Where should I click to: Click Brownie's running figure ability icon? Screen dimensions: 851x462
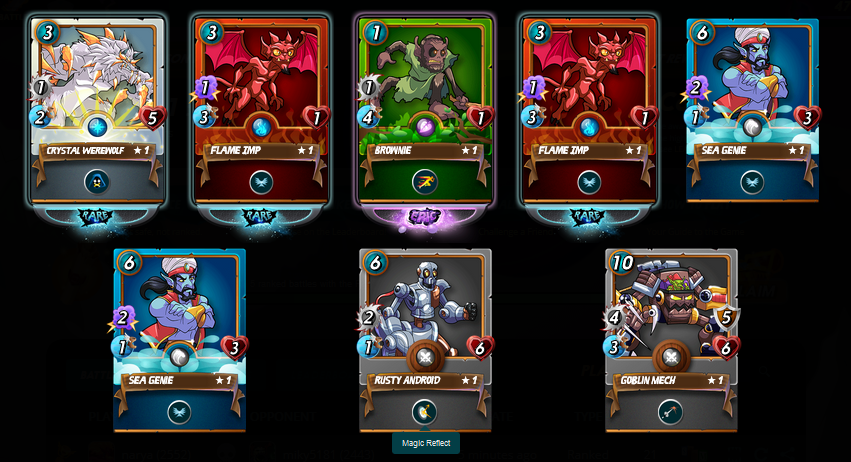(x=425, y=182)
